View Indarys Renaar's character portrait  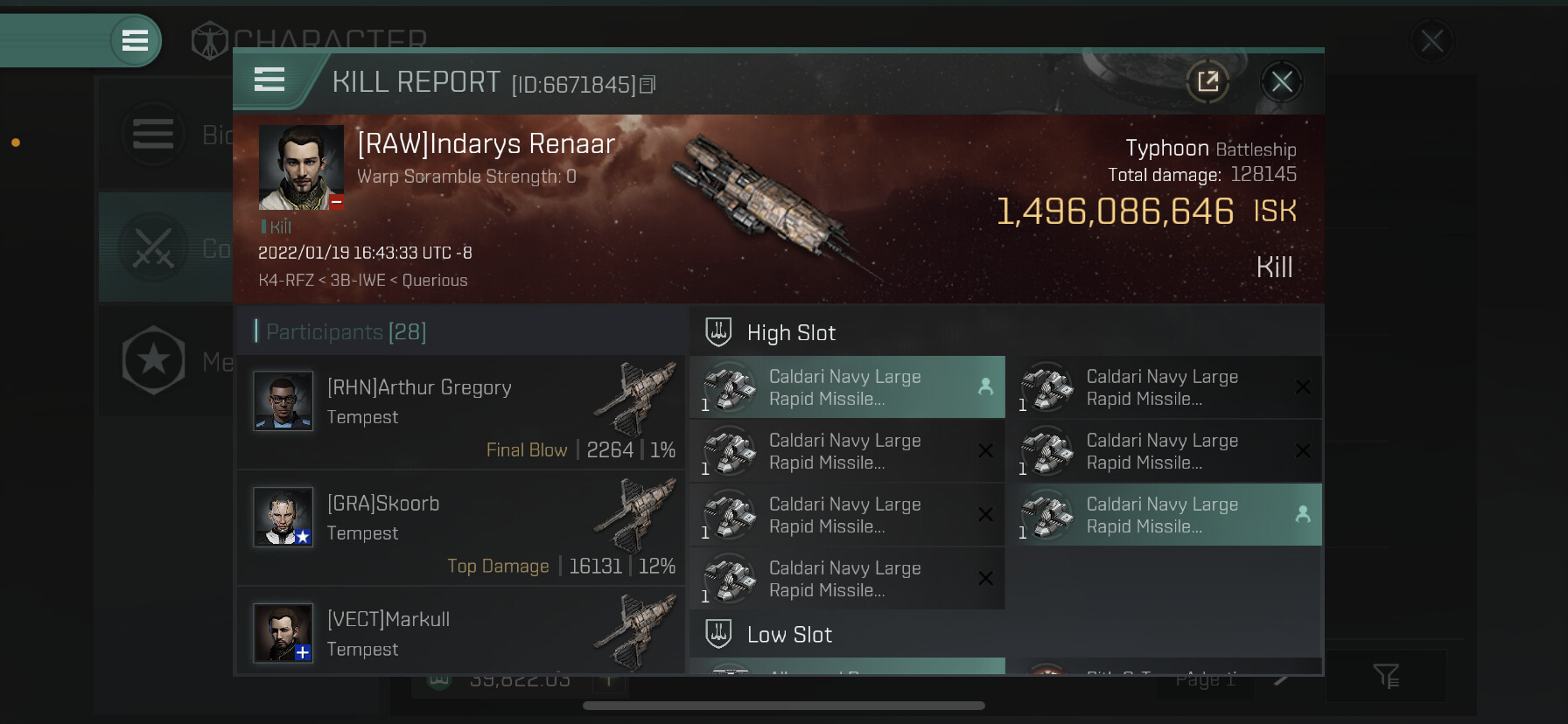(301, 167)
